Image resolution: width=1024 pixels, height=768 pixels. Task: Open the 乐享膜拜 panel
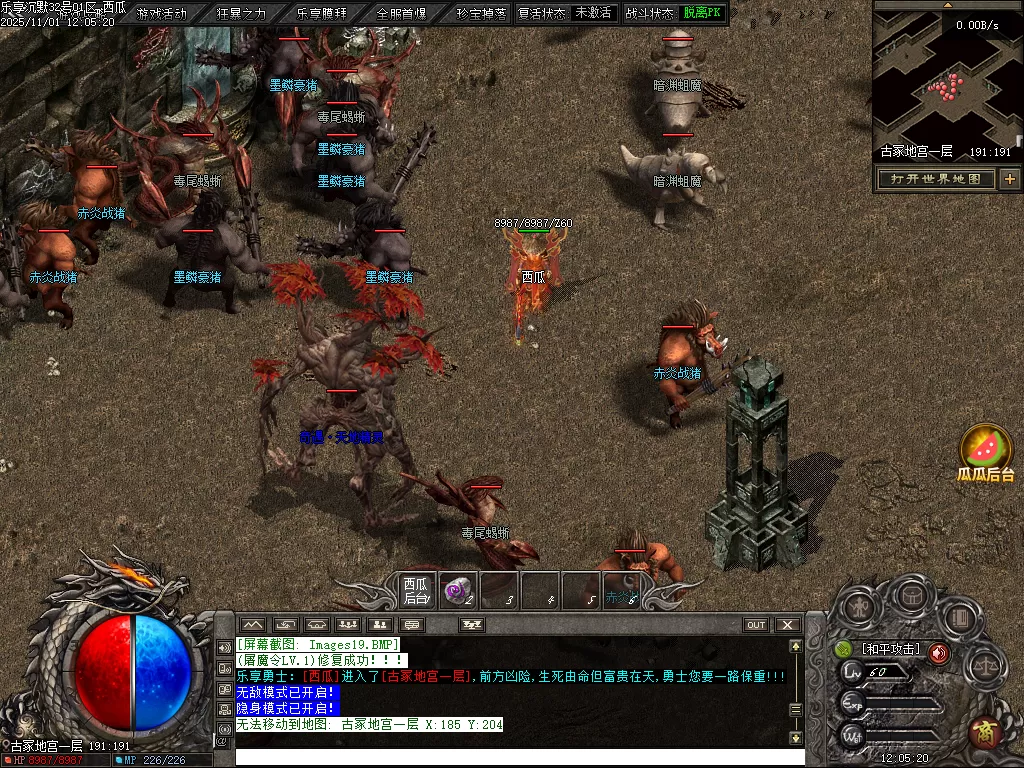(x=322, y=13)
